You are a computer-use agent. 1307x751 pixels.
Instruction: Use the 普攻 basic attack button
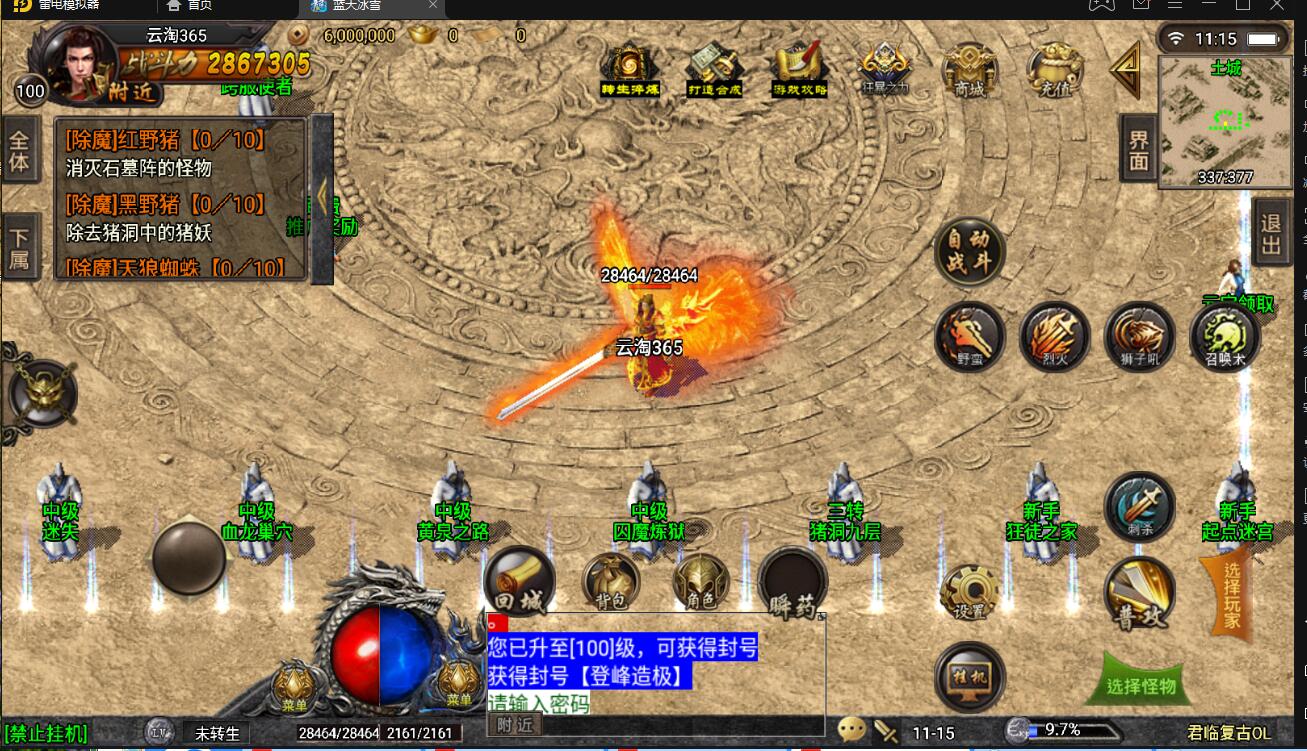pos(1139,594)
